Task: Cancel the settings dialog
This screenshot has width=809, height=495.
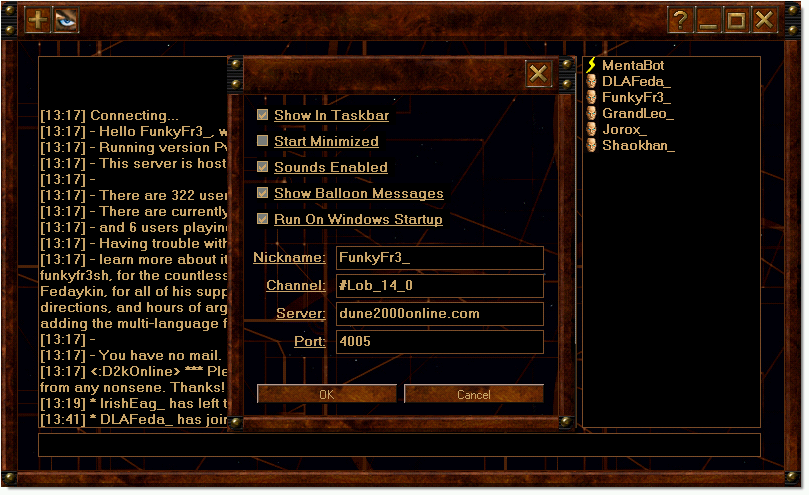Action: [x=473, y=394]
